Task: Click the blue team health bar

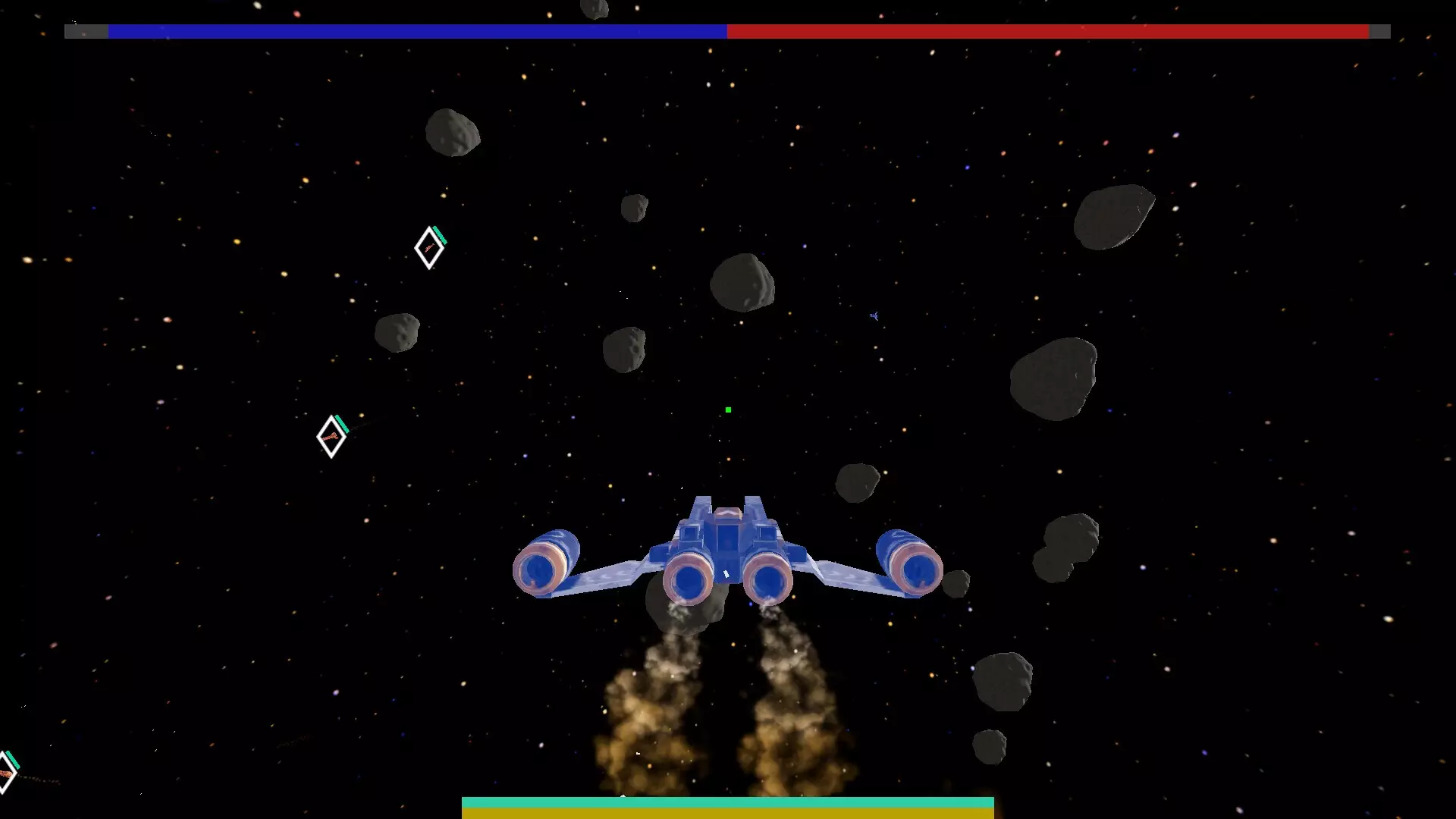Action: coord(417,32)
